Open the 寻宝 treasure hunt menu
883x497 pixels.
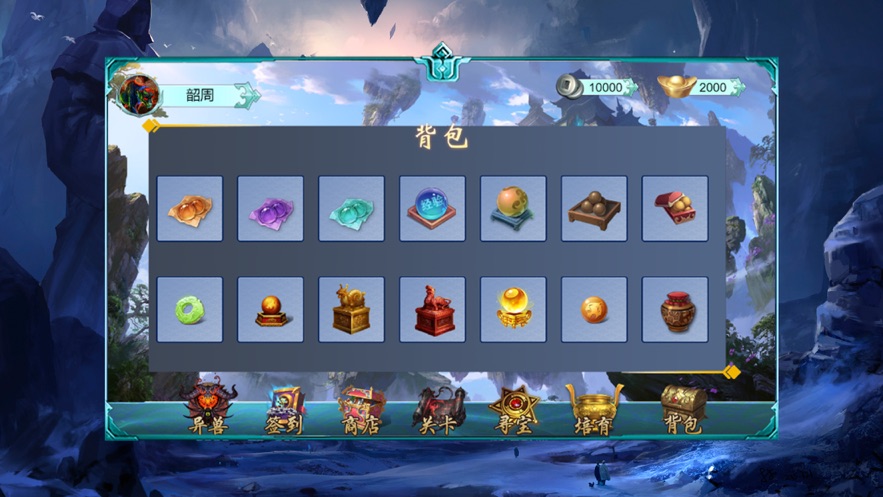coord(514,410)
